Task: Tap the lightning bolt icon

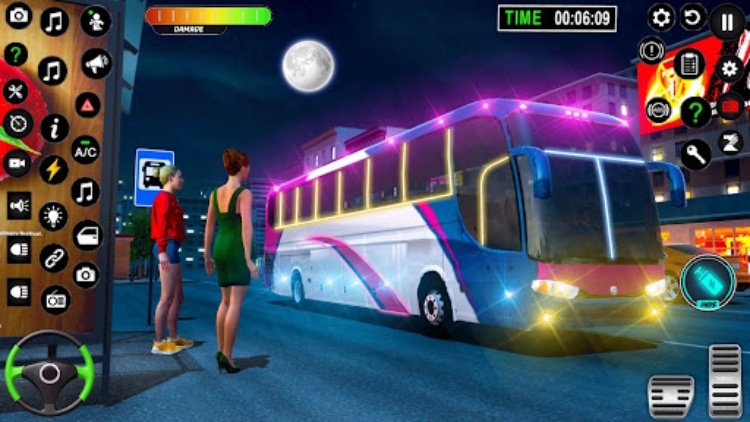Action: coord(53,169)
